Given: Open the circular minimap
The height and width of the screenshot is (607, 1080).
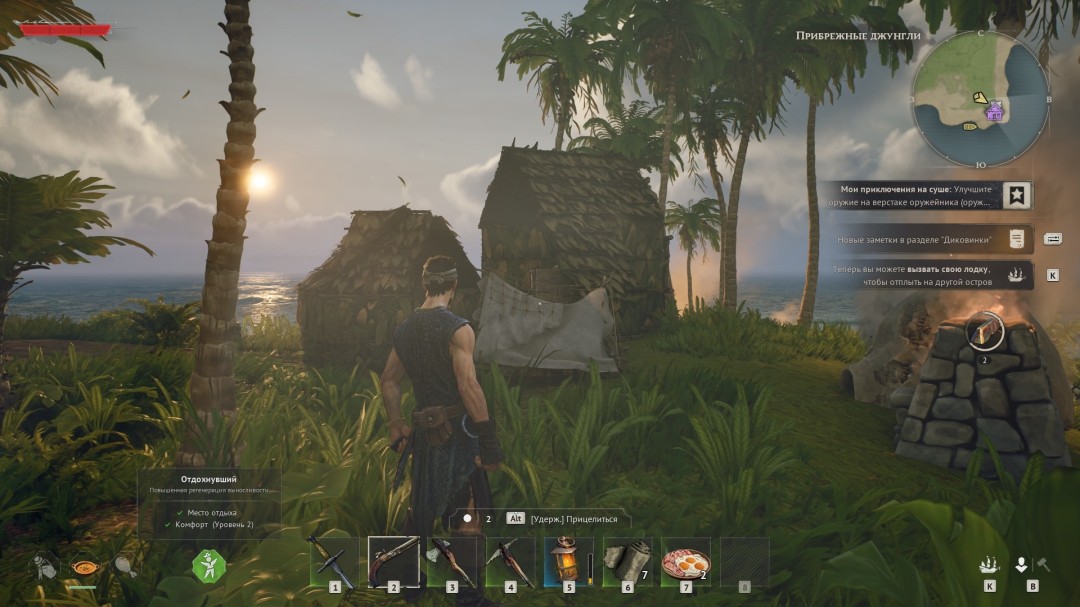Looking at the screenshot, I should click(x=979, y=99).
